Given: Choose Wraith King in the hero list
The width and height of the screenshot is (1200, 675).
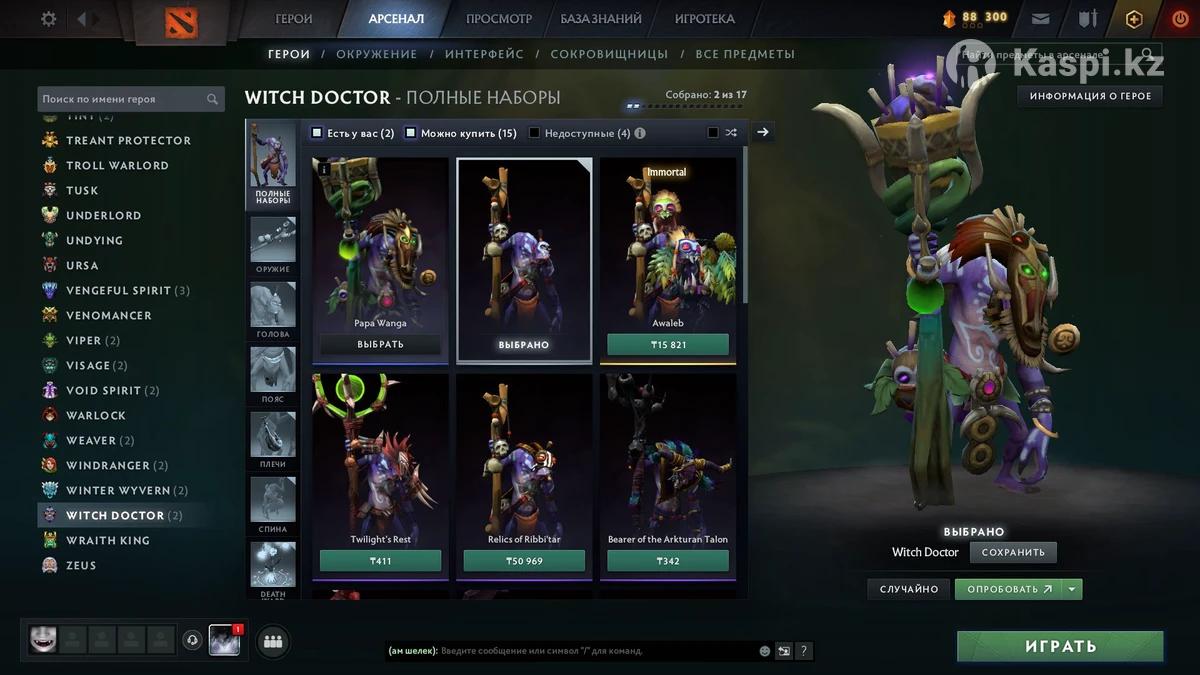Looking at the screenshot, I should [108, 540].
